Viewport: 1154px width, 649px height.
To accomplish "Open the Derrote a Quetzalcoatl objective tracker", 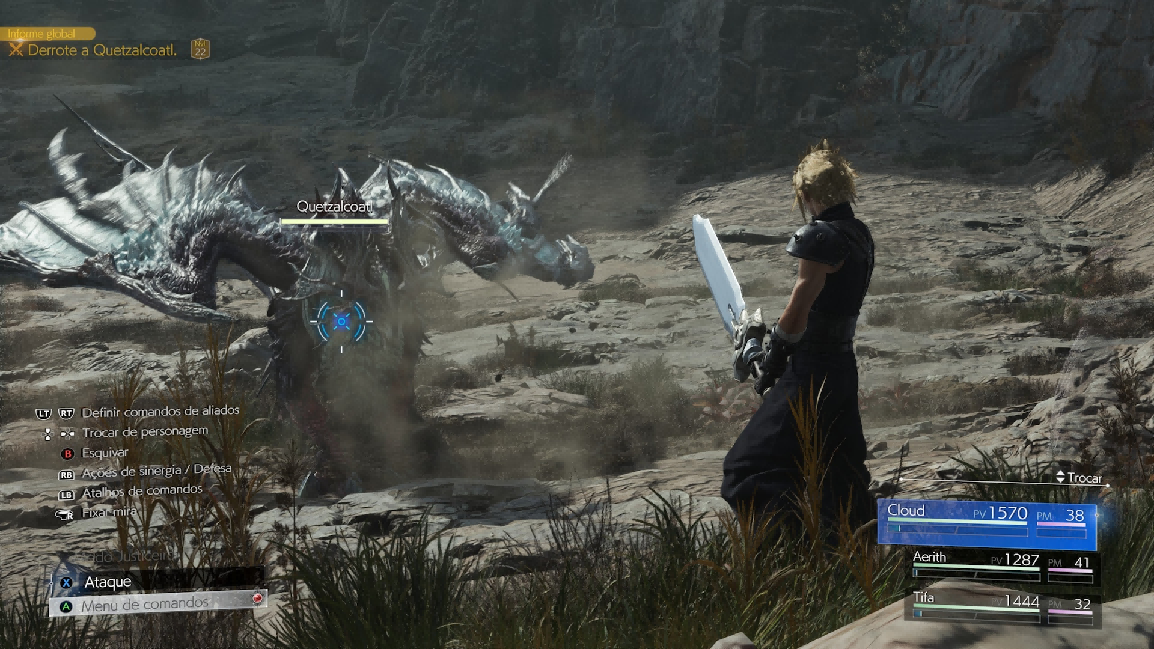I will coord(102,50).
